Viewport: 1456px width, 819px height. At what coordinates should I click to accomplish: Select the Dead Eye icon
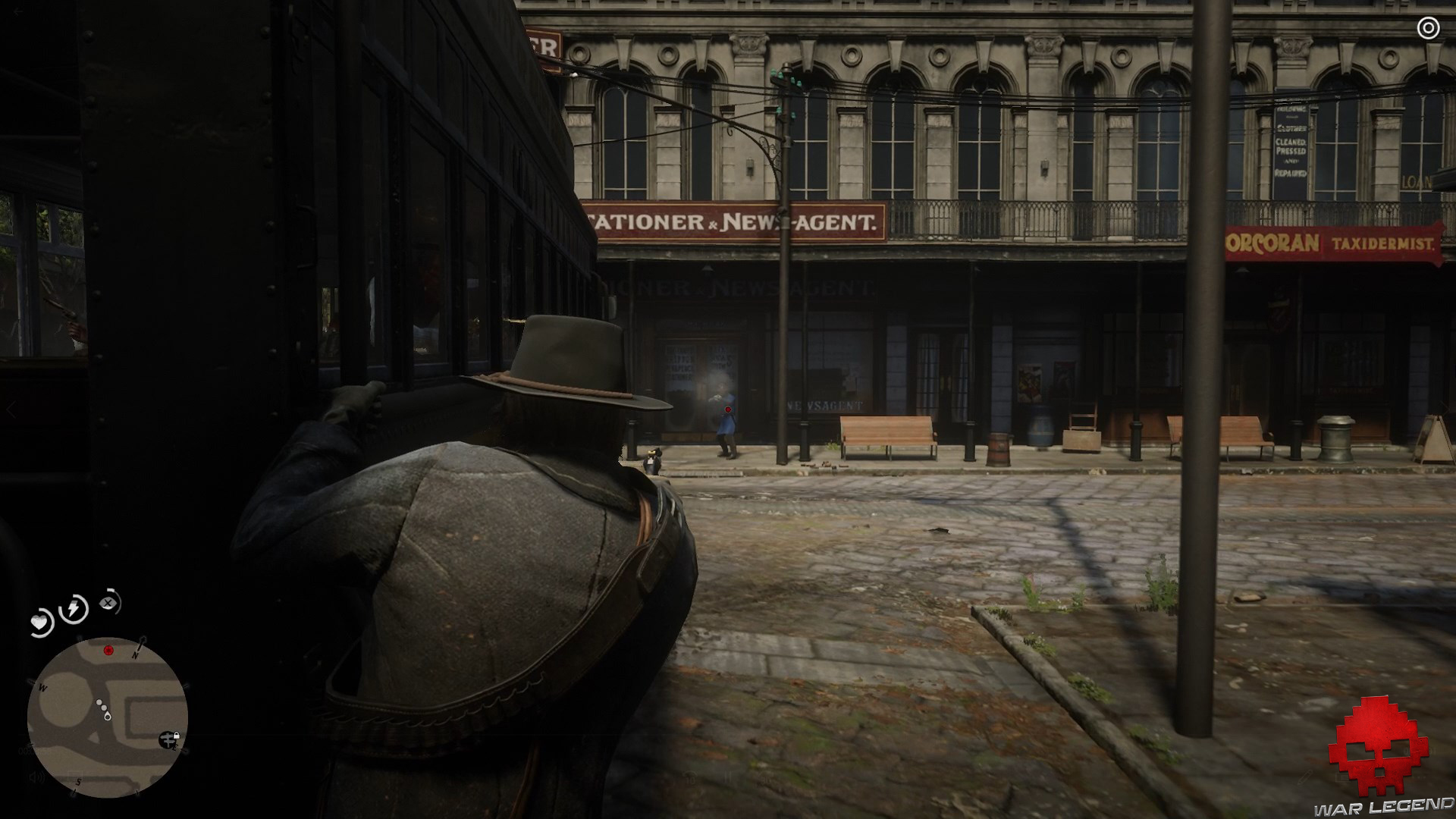click(108, 601)
